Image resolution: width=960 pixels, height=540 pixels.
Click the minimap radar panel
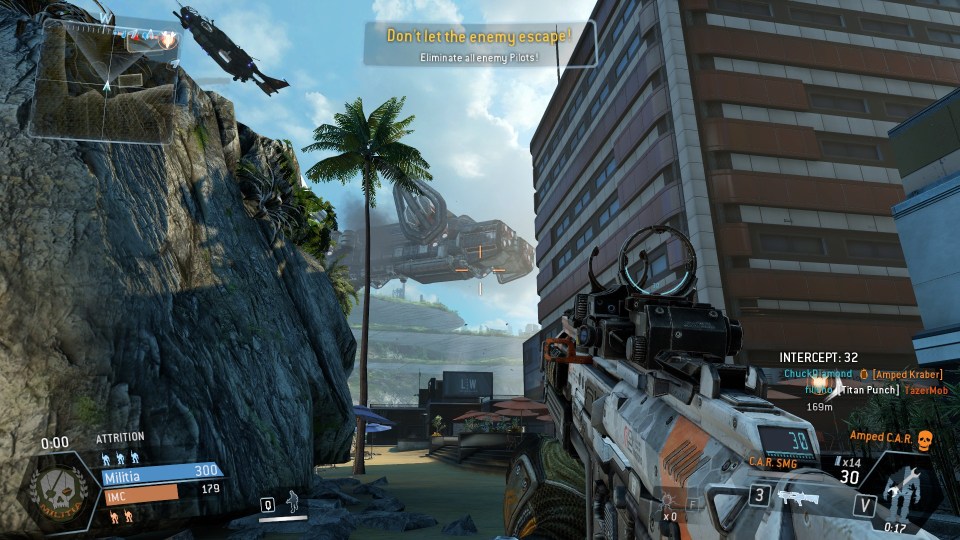tap(103, 80)
